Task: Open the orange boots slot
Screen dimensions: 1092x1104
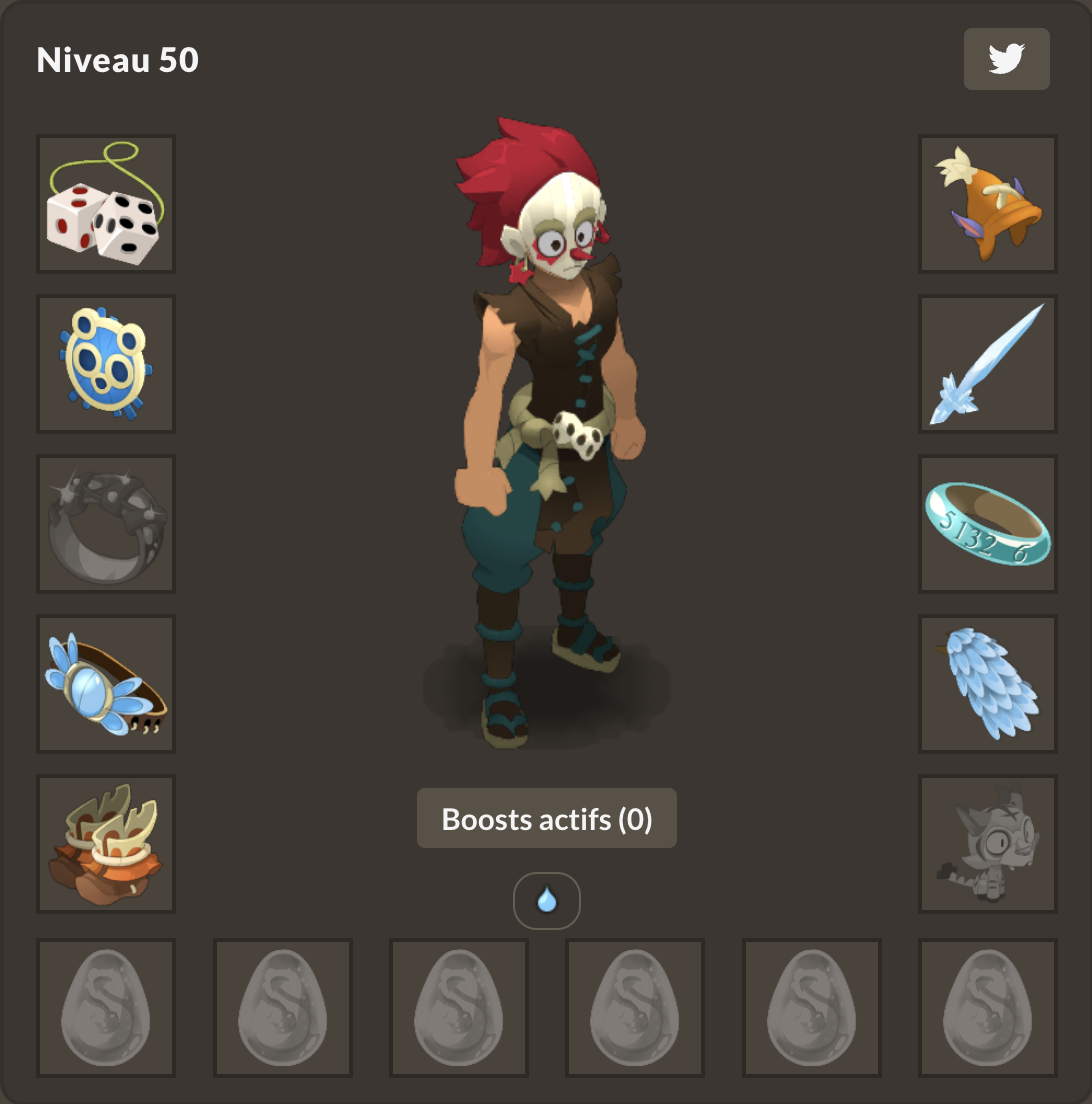Action: coord(106,844)
